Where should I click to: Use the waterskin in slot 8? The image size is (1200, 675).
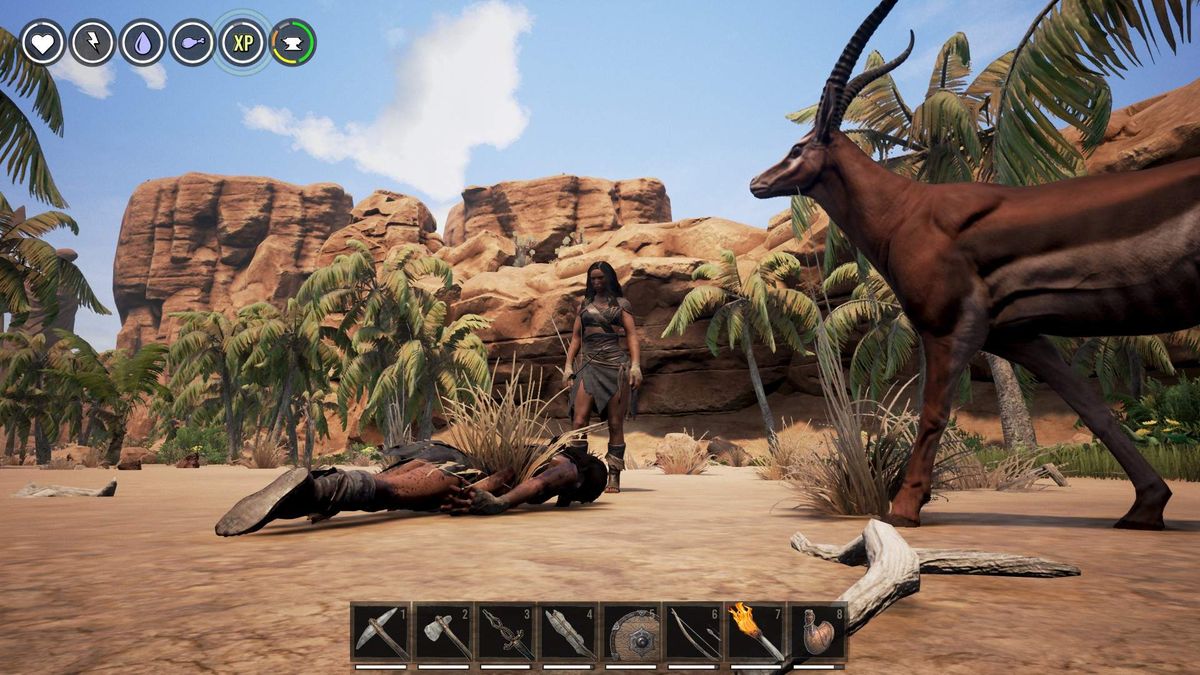[819, 633]
